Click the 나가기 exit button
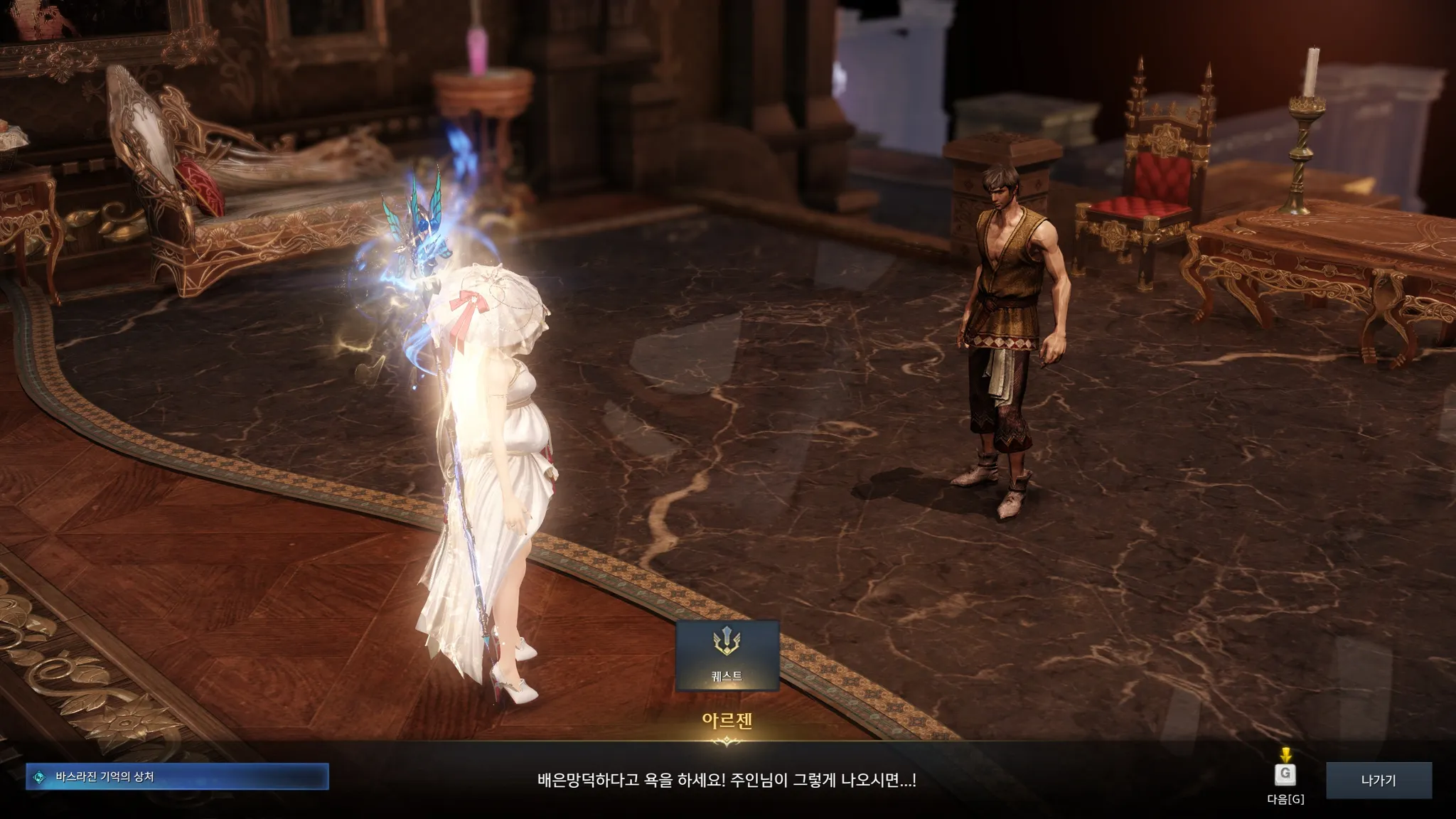This screenshot has width=1456, height=819. pos(1379,781)
